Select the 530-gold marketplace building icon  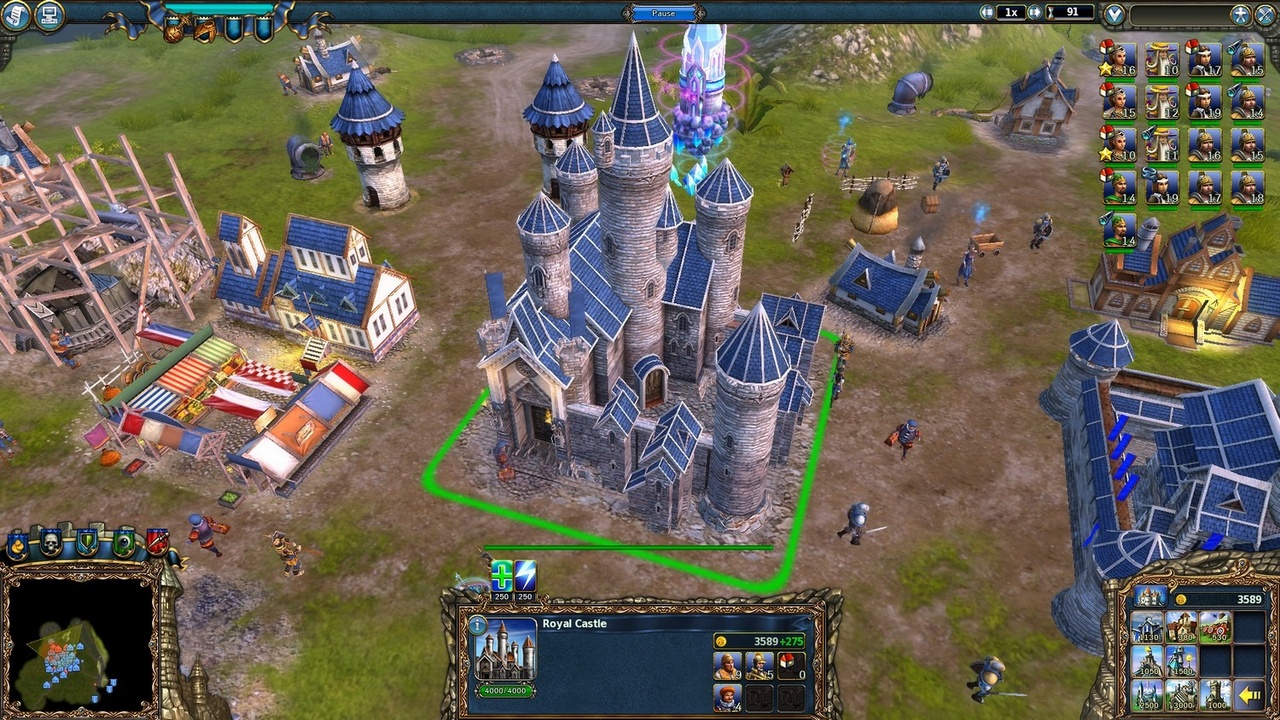(x=1216, y=626)
